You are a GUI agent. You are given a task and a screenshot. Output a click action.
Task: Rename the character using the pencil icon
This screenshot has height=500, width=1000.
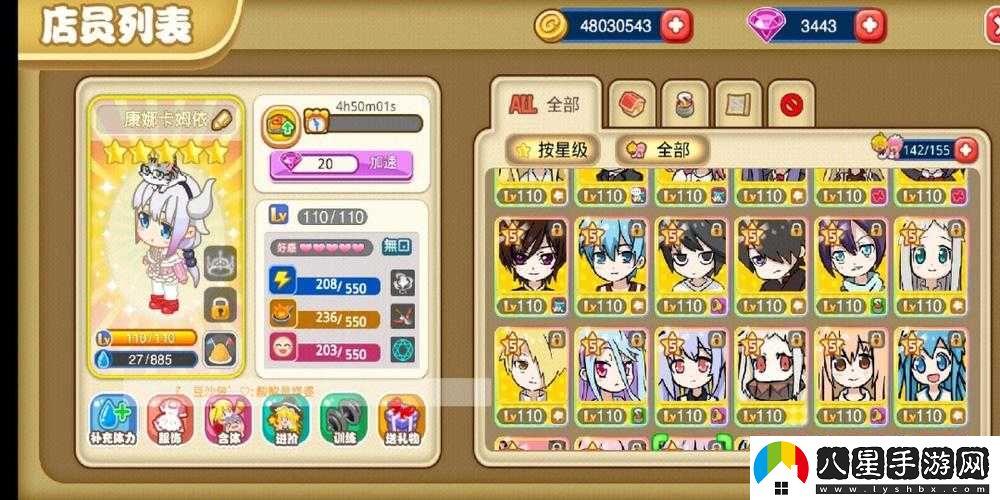[222, 118]
